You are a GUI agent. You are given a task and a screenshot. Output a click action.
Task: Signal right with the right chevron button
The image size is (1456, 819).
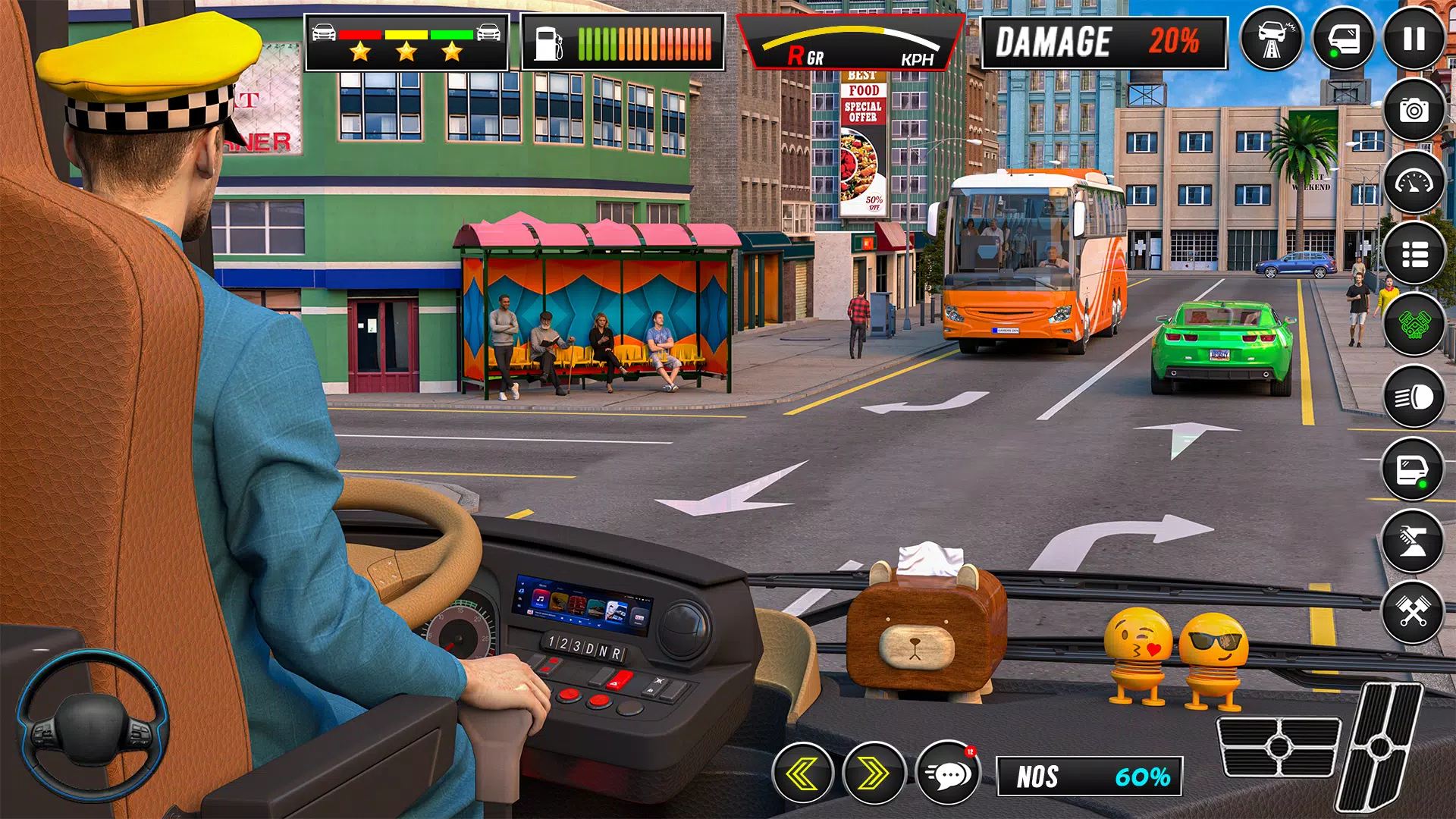(874, 773)
